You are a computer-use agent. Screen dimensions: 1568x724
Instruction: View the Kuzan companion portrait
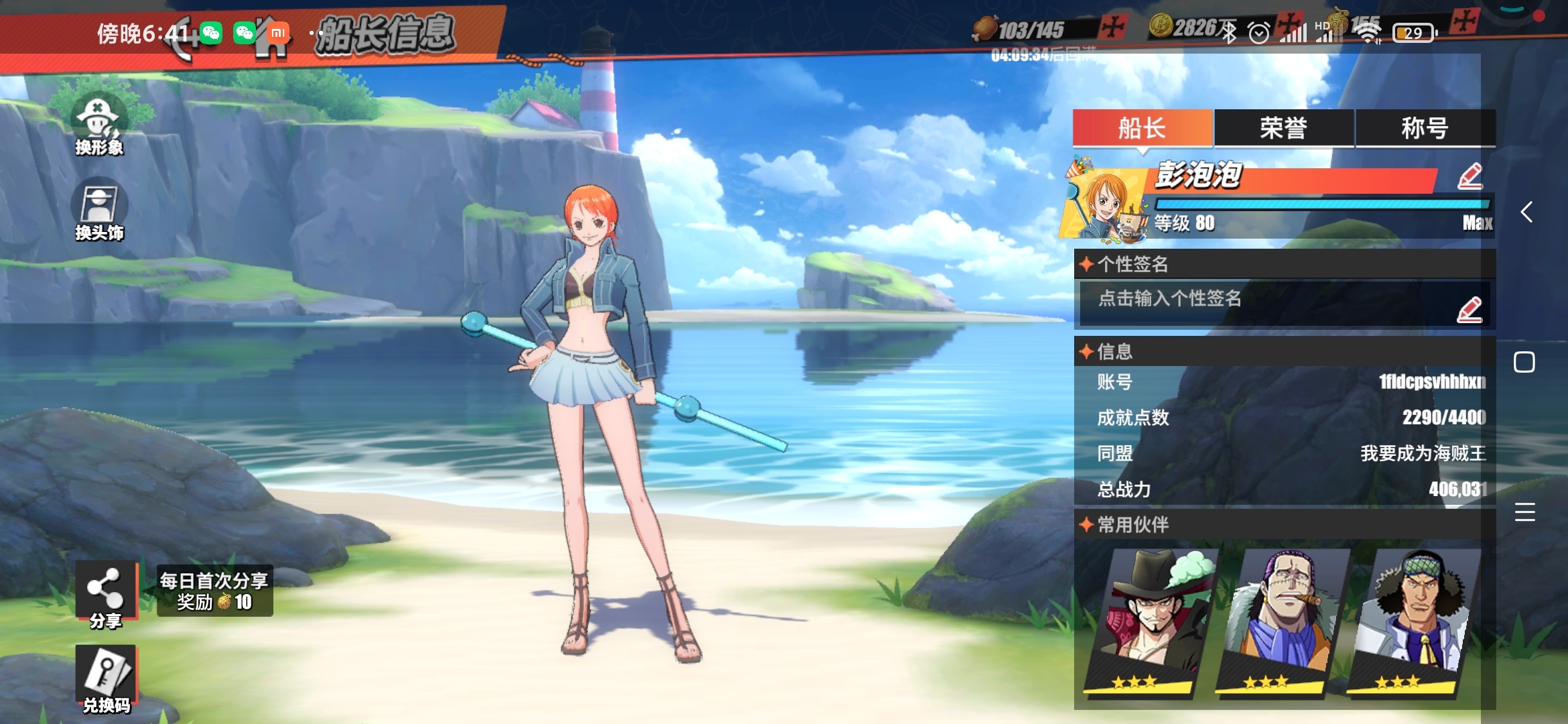pos(1413,620)
